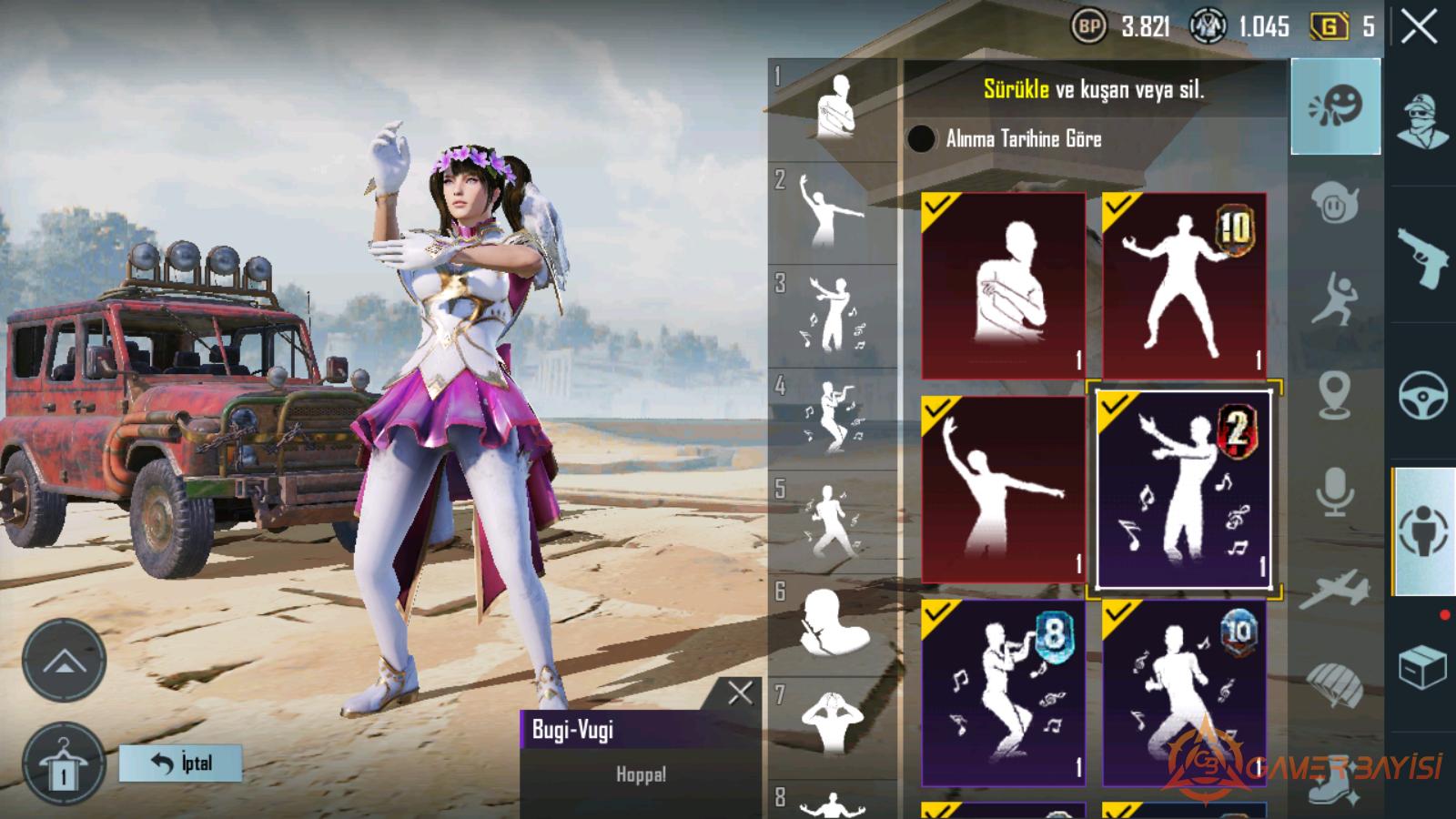The height and width of the screenshot is (819, 1456).
Task: Choose the emote with the blue 8 badge
Action: click(1003, 692)
